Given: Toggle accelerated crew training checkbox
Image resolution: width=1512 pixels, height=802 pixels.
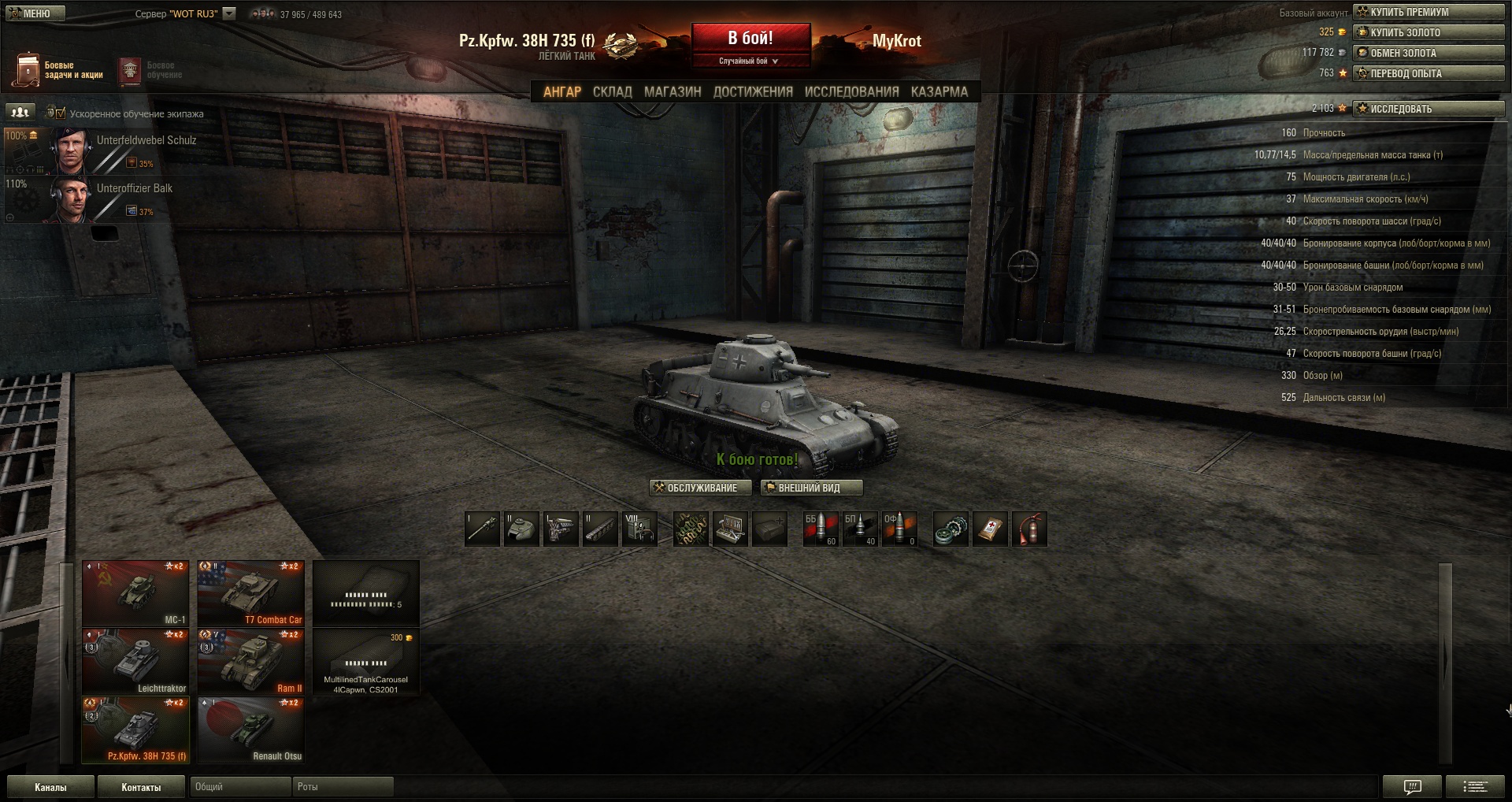Looking at the screenshot, I should click(x=61, y=113).
